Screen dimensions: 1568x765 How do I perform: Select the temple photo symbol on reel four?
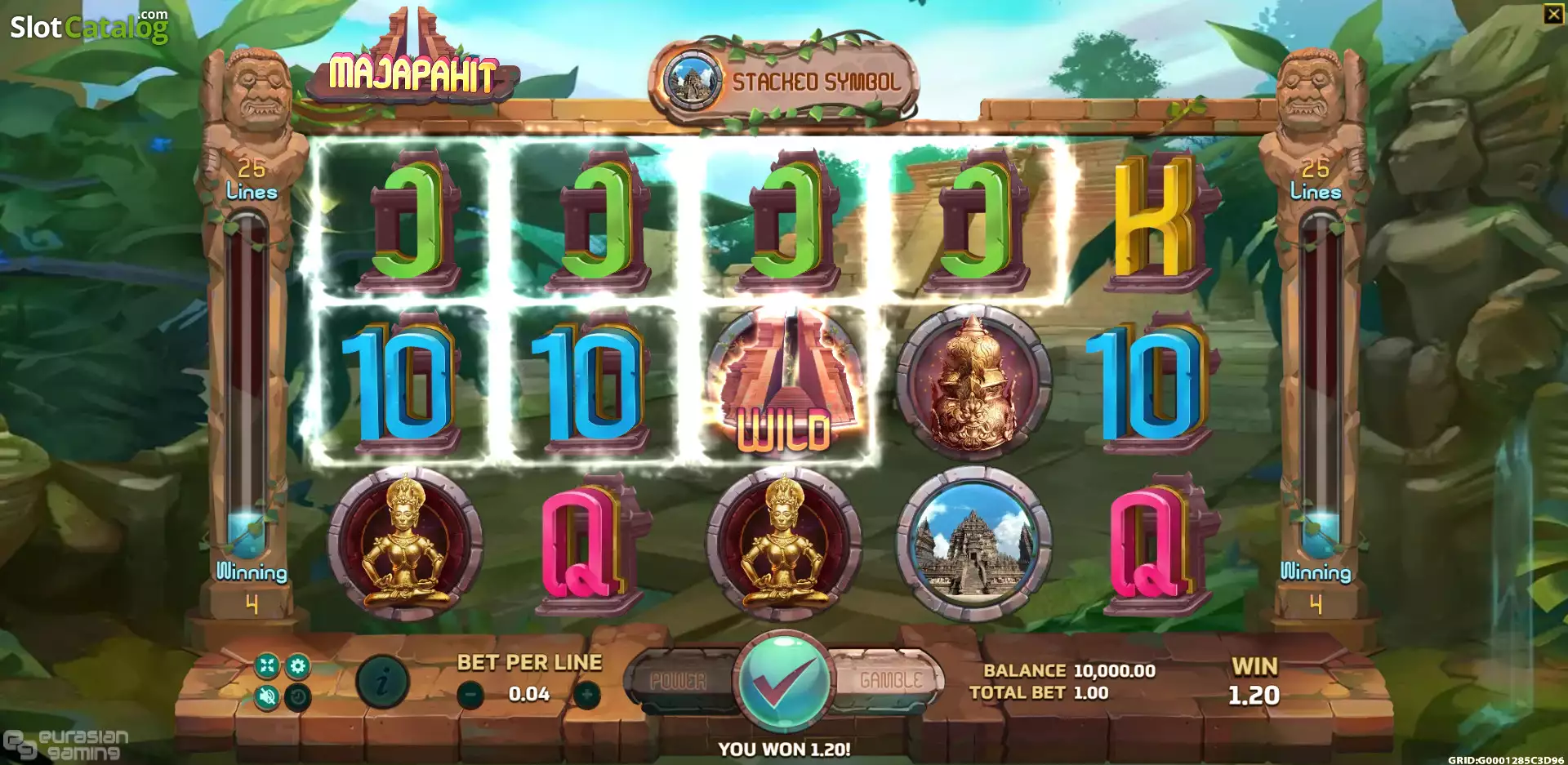click(x=972, y=540)
